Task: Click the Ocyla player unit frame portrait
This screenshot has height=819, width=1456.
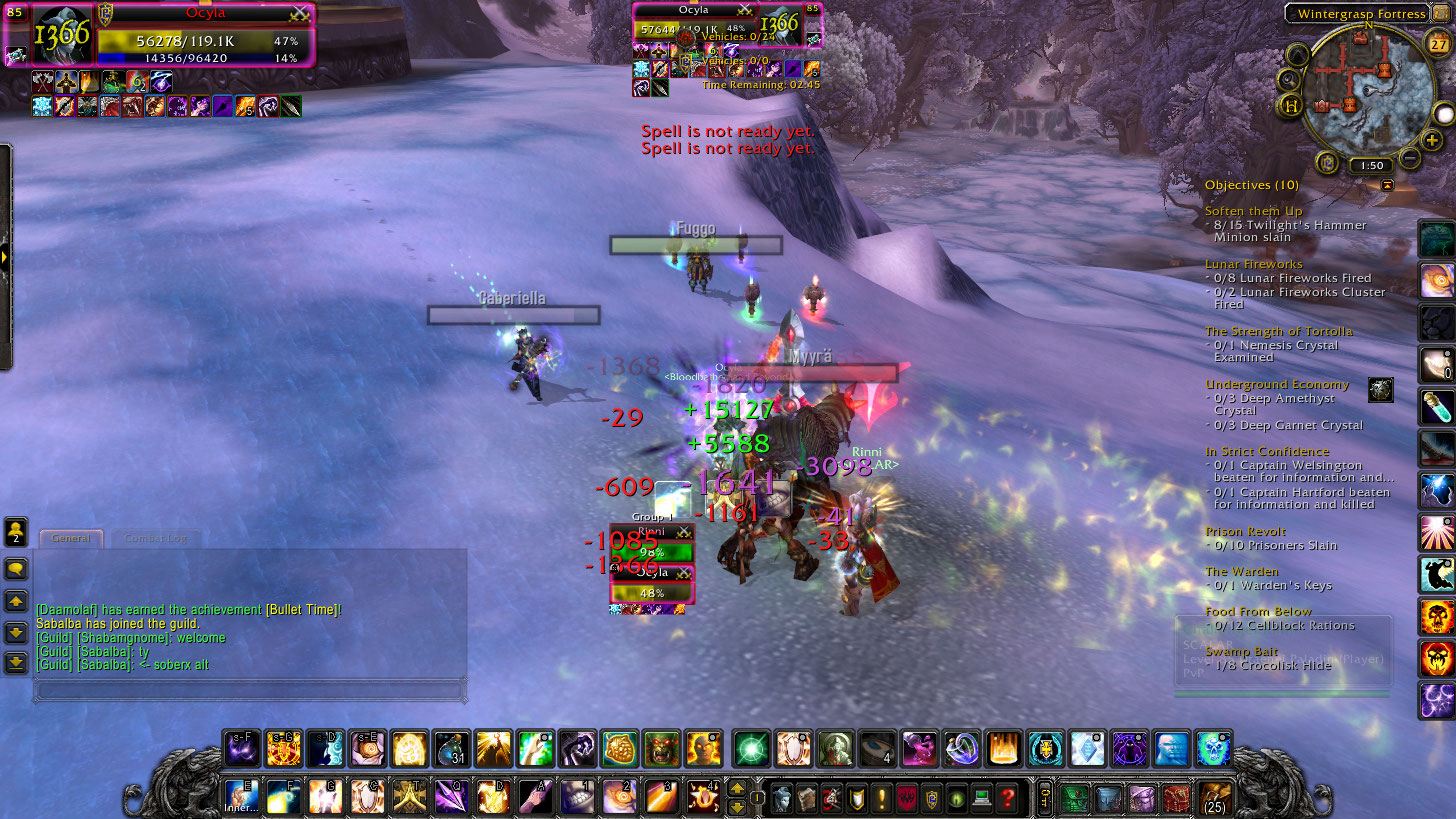Action: click(x=62, y=35)
